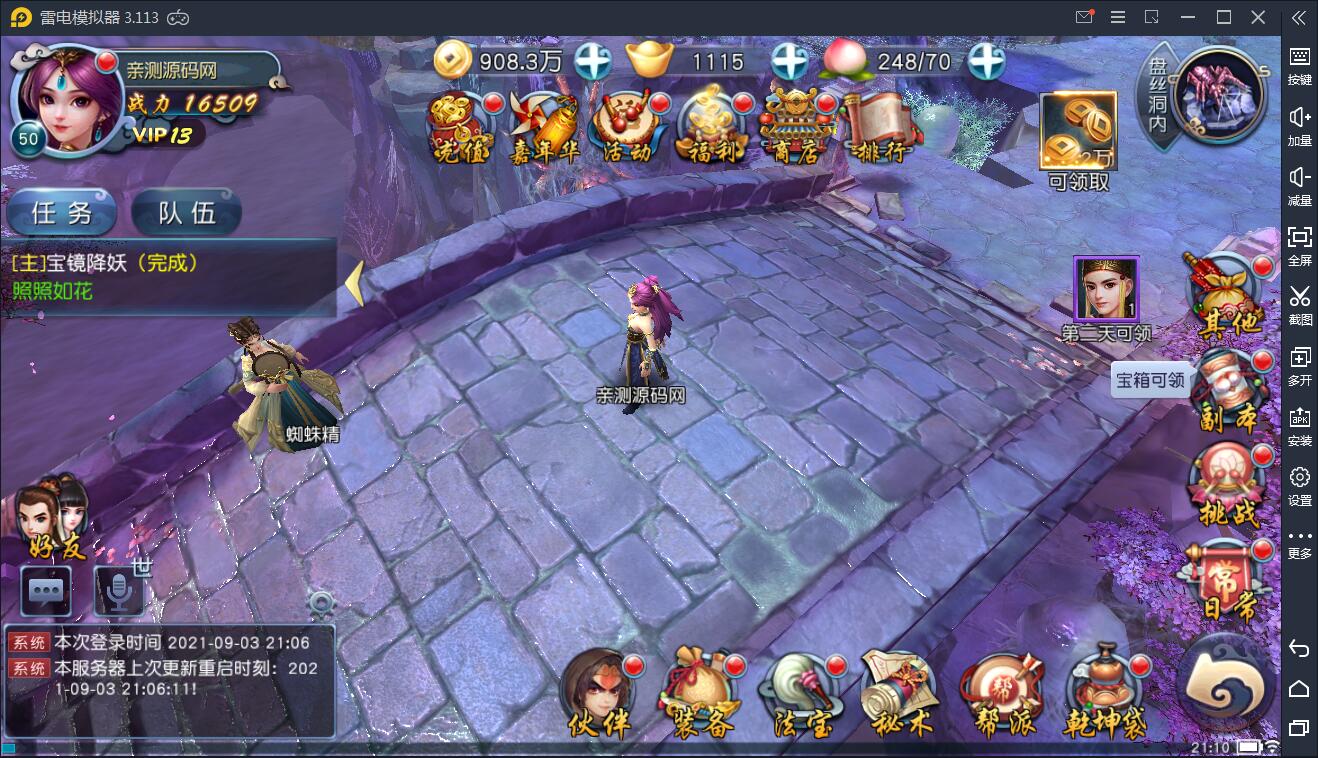Open the 好友 friends list
The width and height of the screenshot is (1318, 758).
coord(57,518)
